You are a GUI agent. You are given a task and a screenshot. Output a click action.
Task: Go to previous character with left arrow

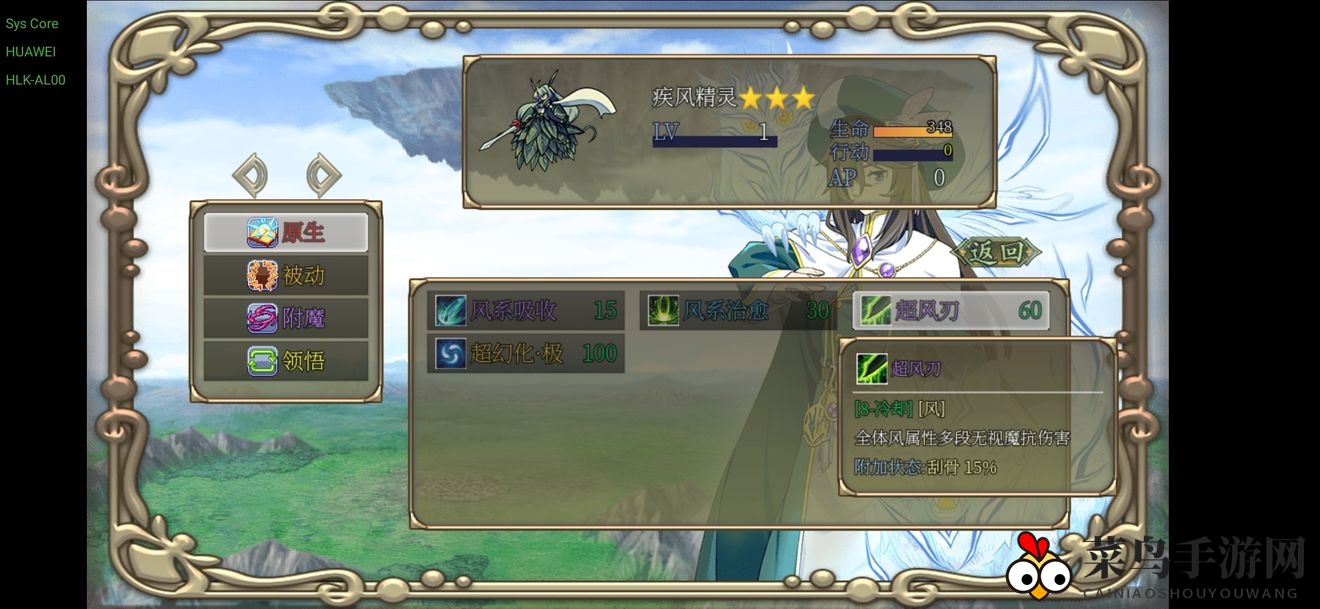tap(250, 175)
